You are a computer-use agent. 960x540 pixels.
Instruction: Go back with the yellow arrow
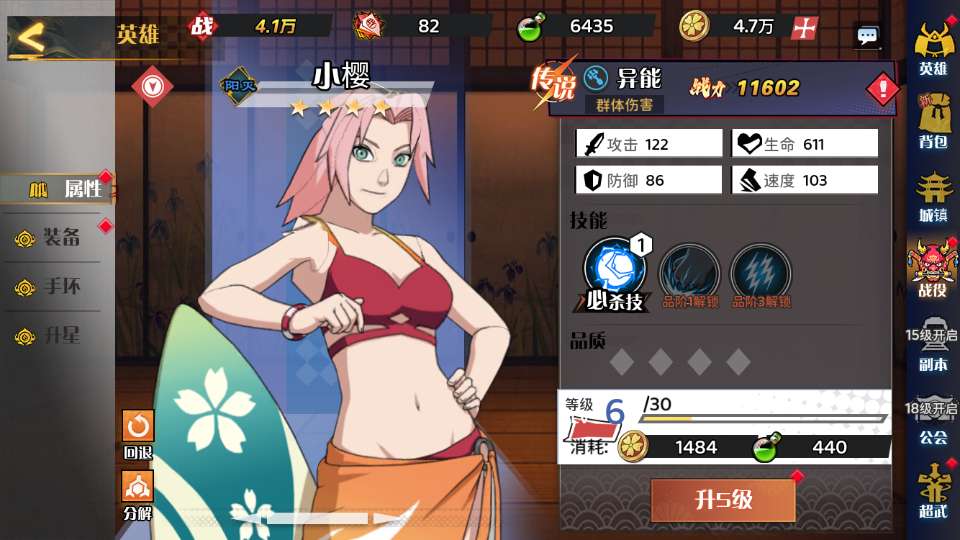click(32, 38)
